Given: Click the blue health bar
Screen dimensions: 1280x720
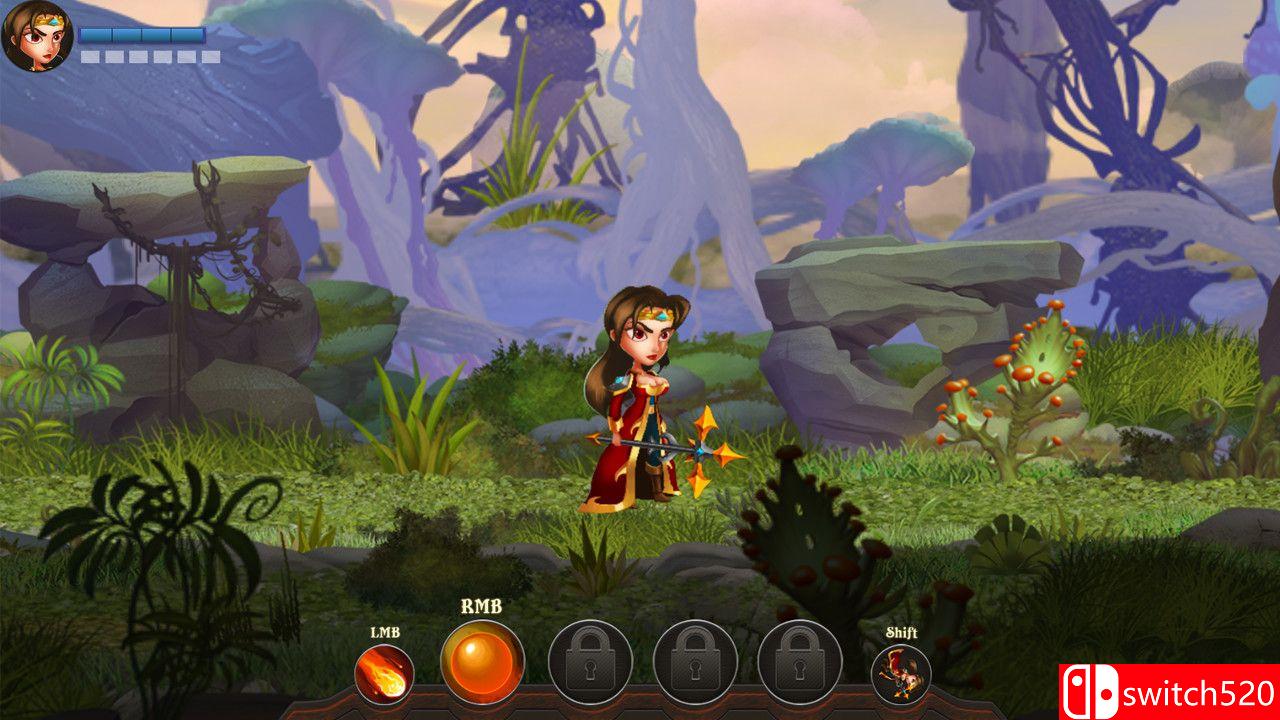Looking at the screenshot, I should pos(142,35).
